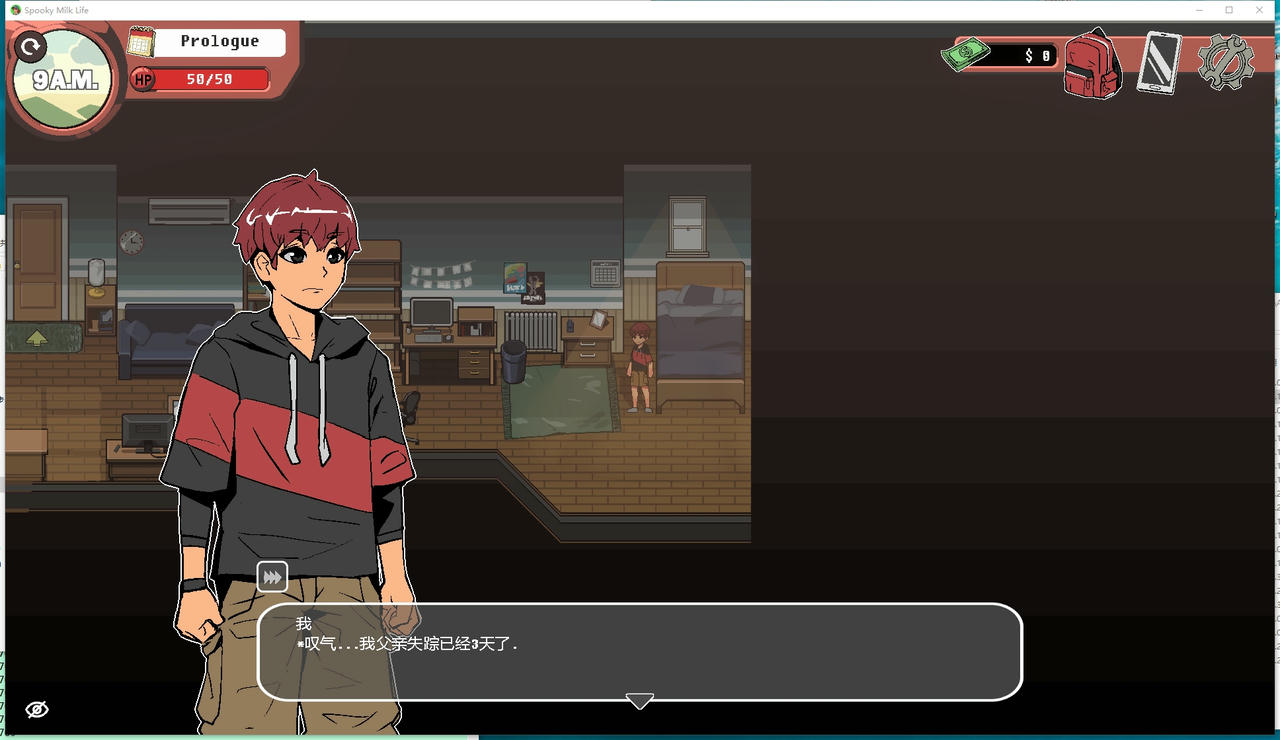This screenshot has height=740, width=1280.
Task: Open the calendar icon beside Prologue
Action: click(x=141, y=42)
